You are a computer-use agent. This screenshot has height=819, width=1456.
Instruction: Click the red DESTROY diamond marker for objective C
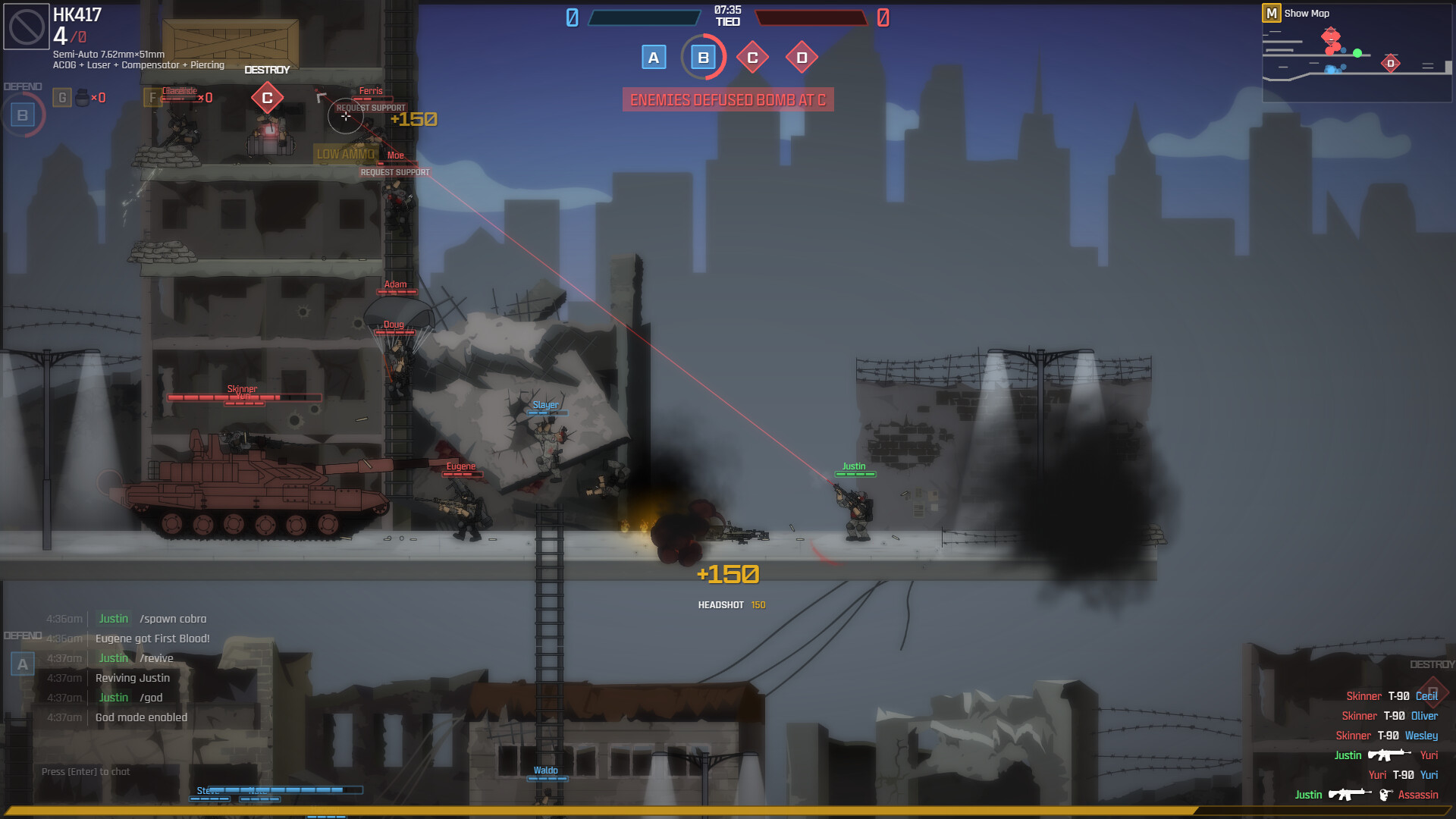[x=267, y=97]
